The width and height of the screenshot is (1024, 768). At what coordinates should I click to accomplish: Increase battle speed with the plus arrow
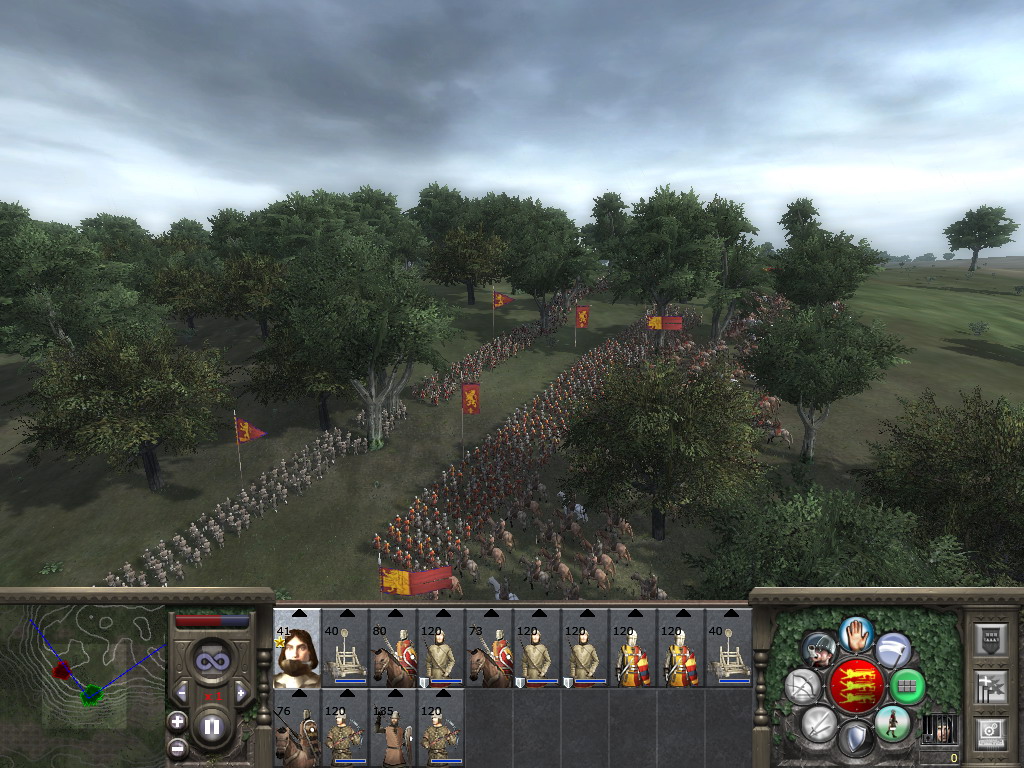click(240, 692)
